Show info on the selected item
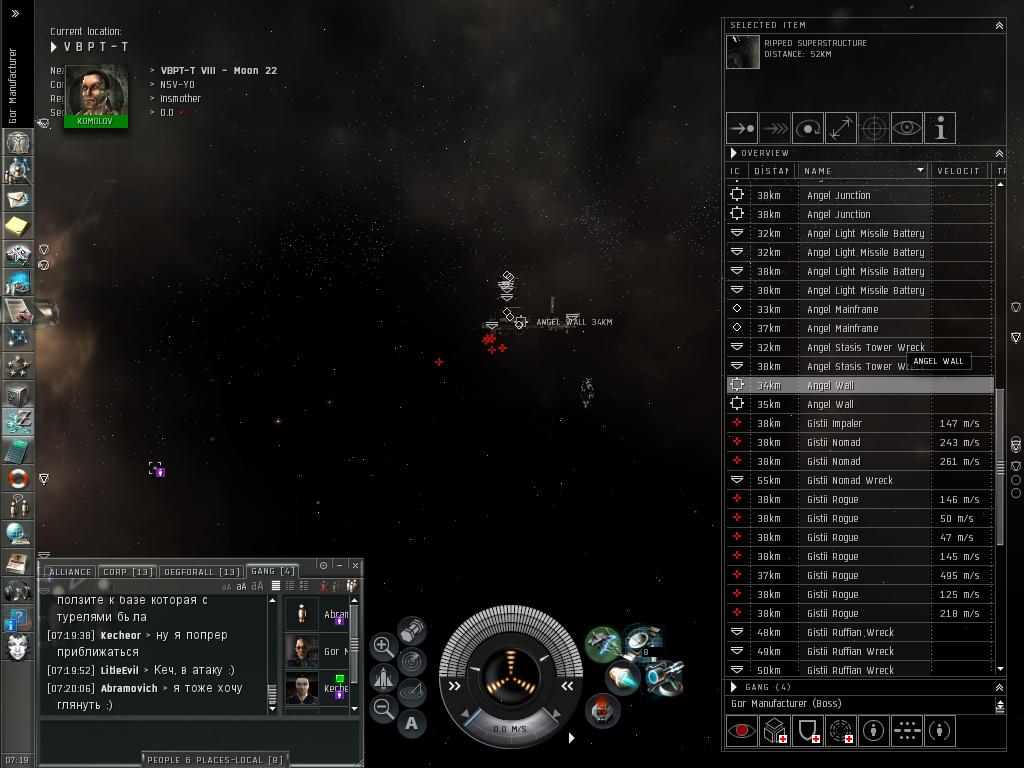Viewport: 1024px width, 768px height. (x=940, y=128)
